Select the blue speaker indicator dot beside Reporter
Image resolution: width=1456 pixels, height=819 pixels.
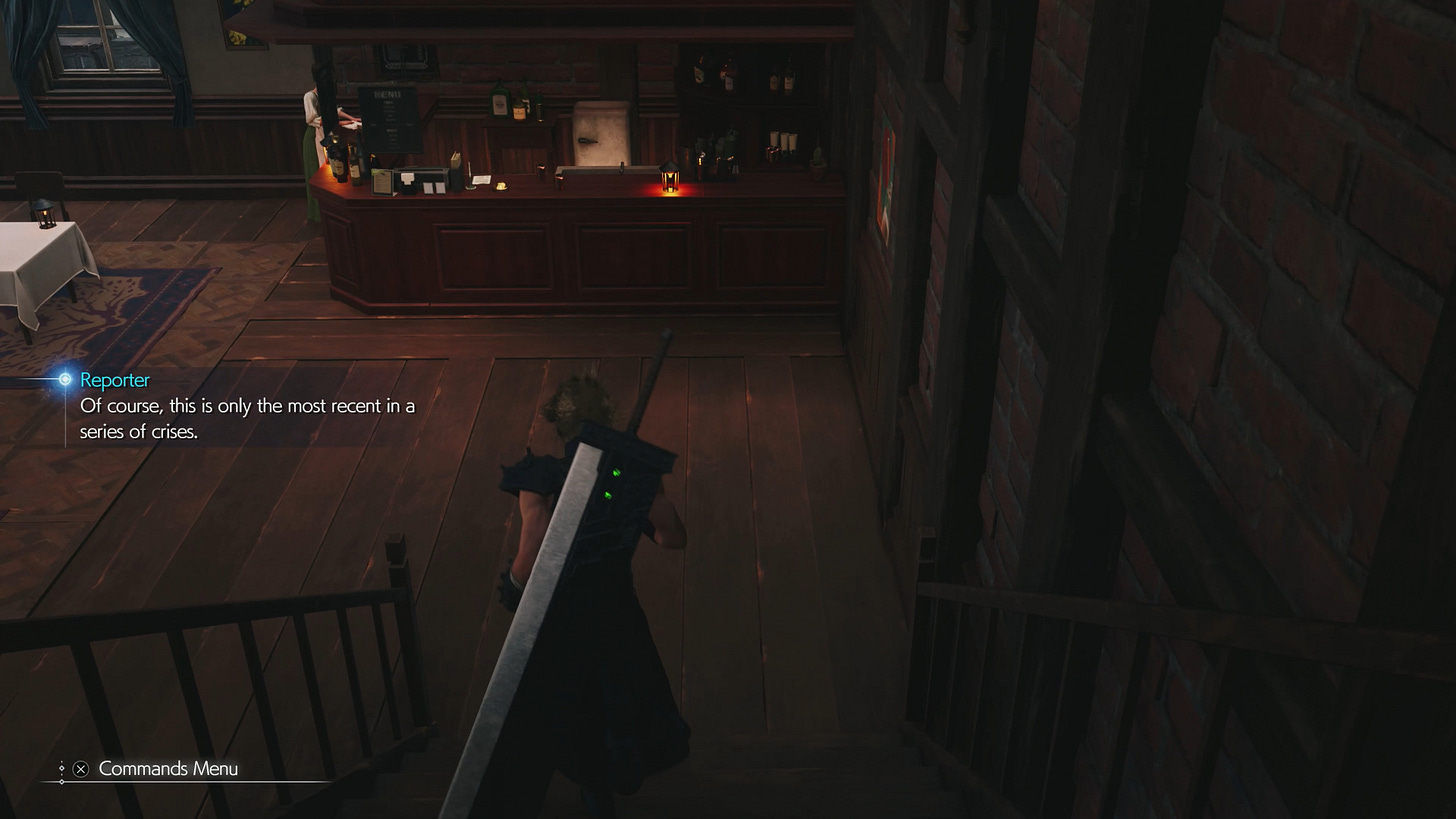point(64,380)
